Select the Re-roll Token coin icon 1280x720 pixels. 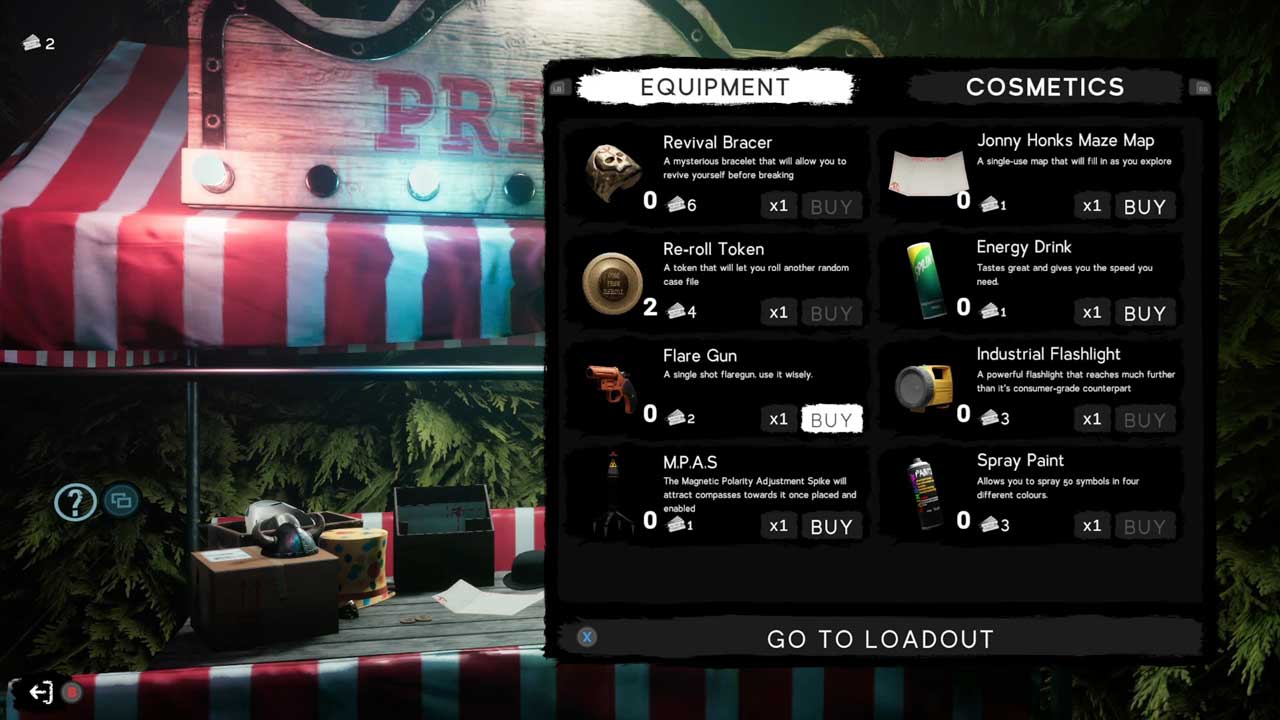point(612,283)
